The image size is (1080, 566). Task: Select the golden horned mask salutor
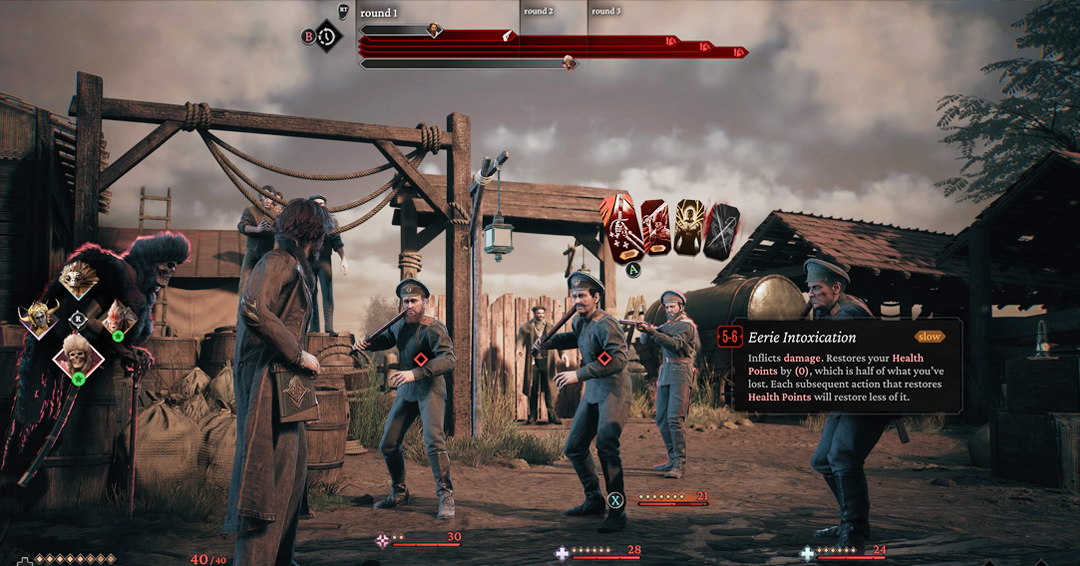(38, 319)
